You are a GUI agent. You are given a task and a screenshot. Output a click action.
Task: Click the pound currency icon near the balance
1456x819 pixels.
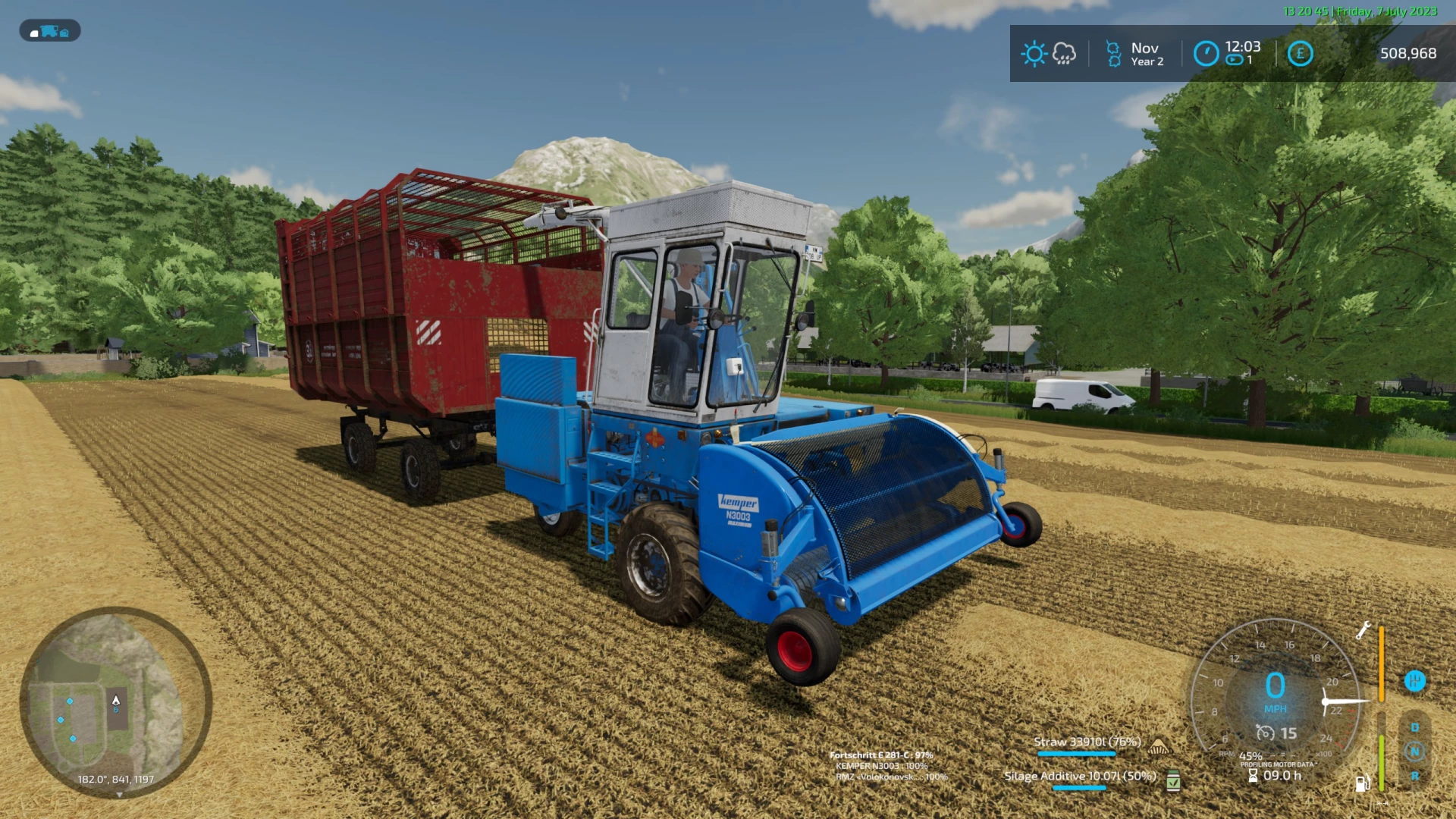1300,53
